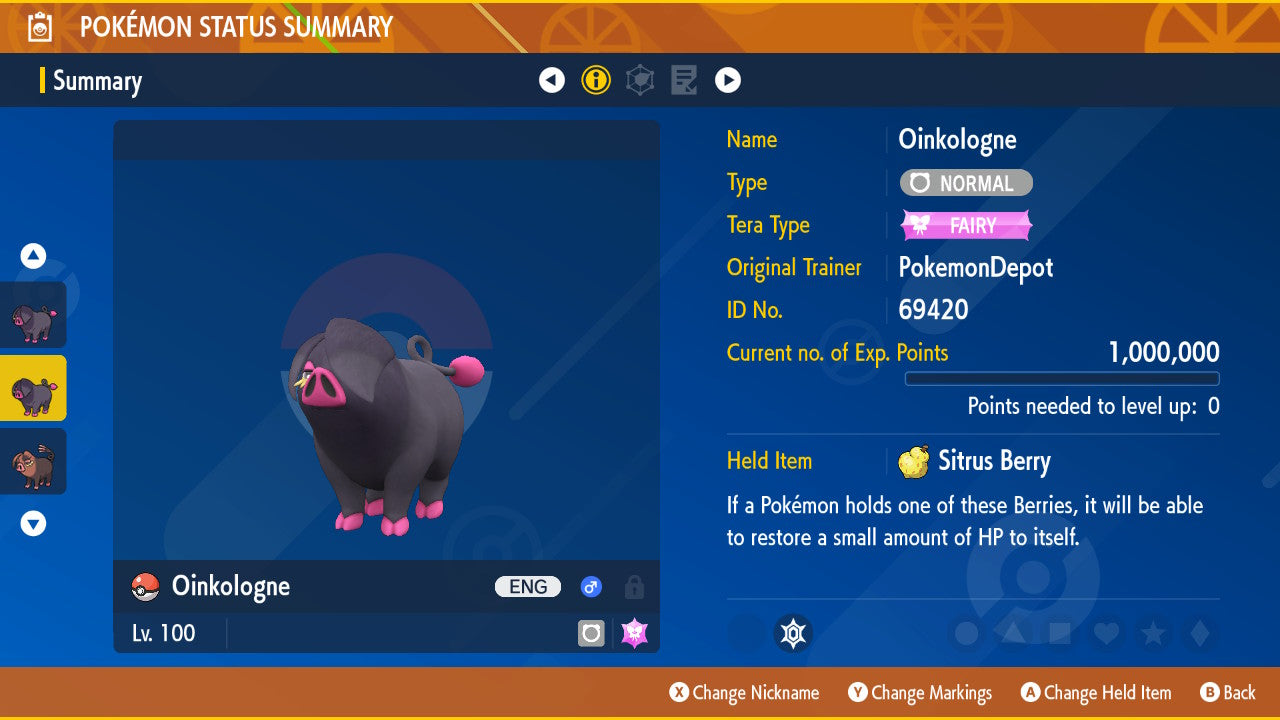Toggle the triangle marking
Screen dimensions: 1280x720
(1012, 633)
